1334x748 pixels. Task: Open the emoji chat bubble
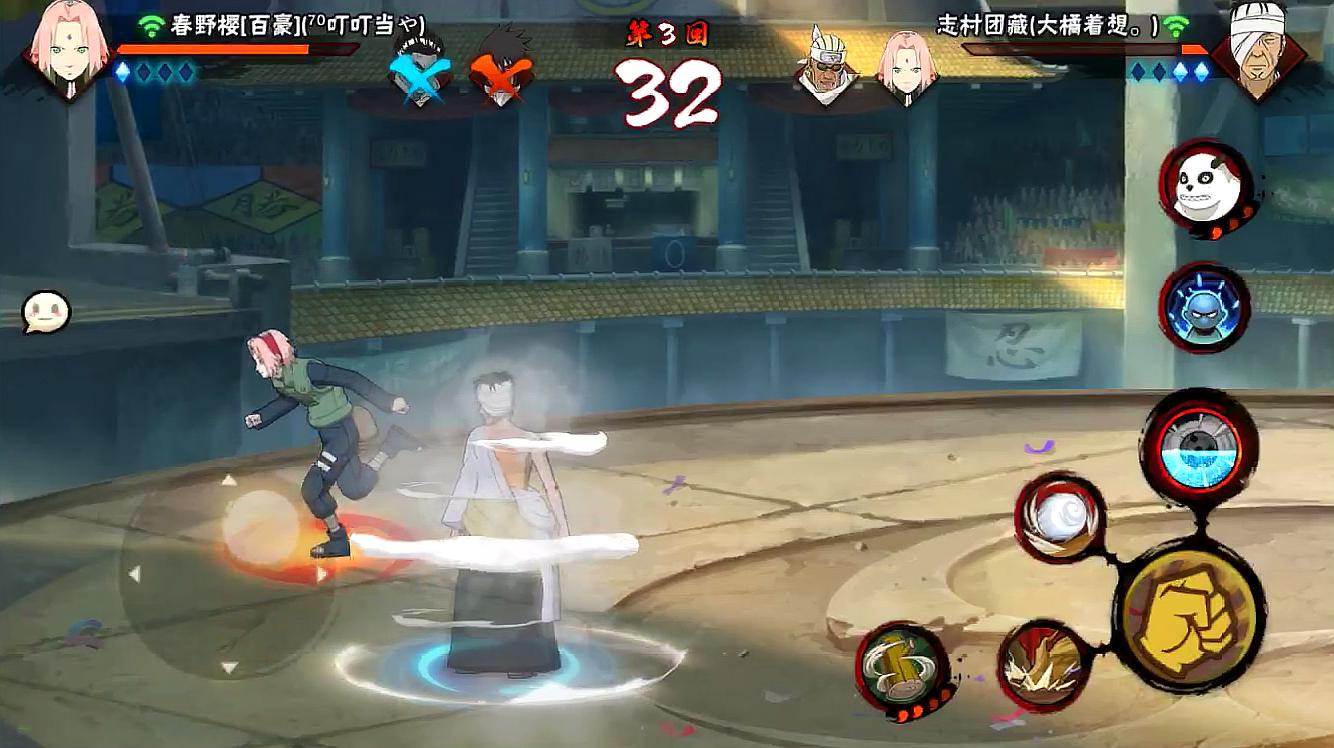pyautogui.click(x=47, y=312)
